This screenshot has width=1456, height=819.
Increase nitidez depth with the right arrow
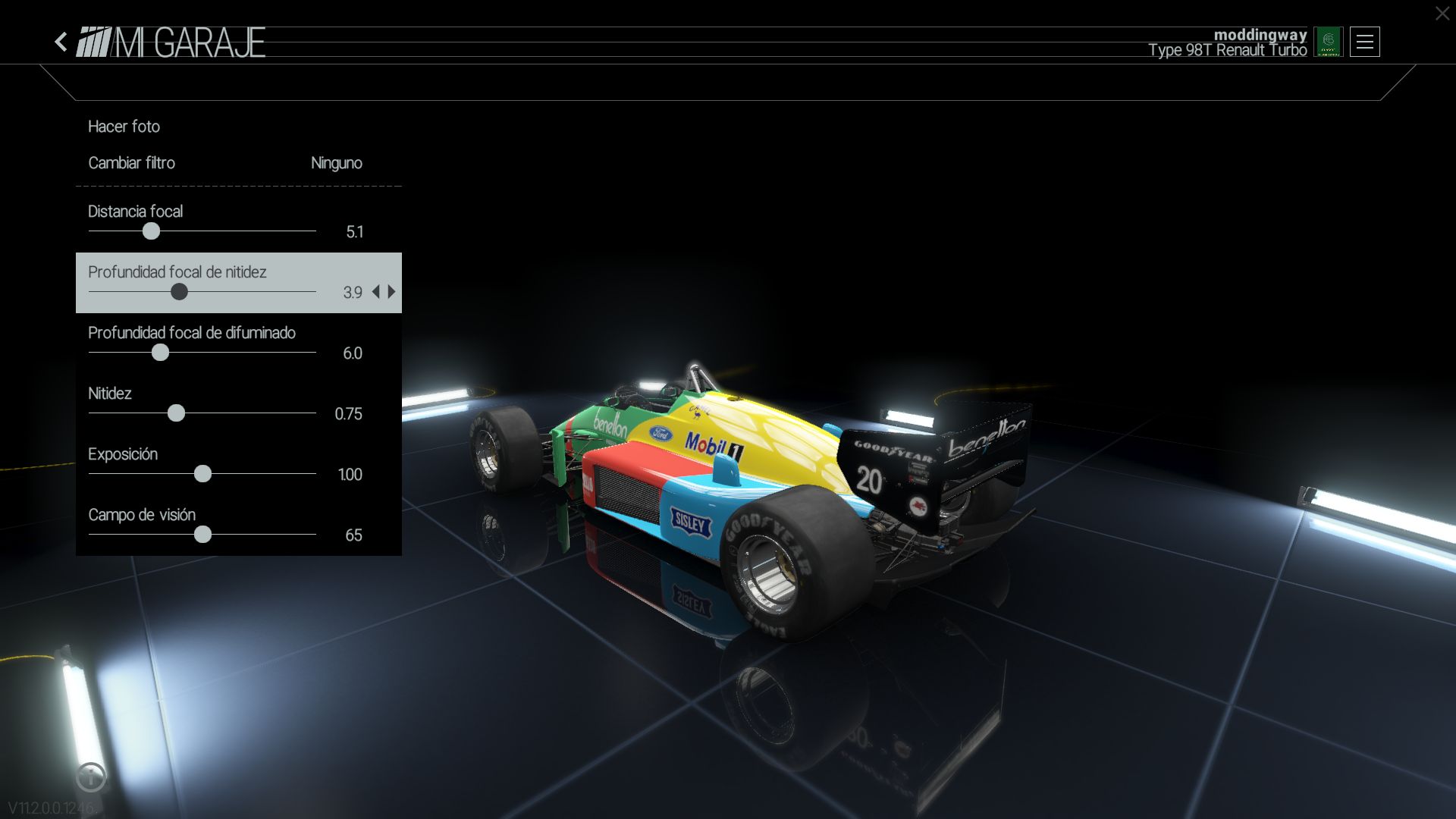(392, 292)
